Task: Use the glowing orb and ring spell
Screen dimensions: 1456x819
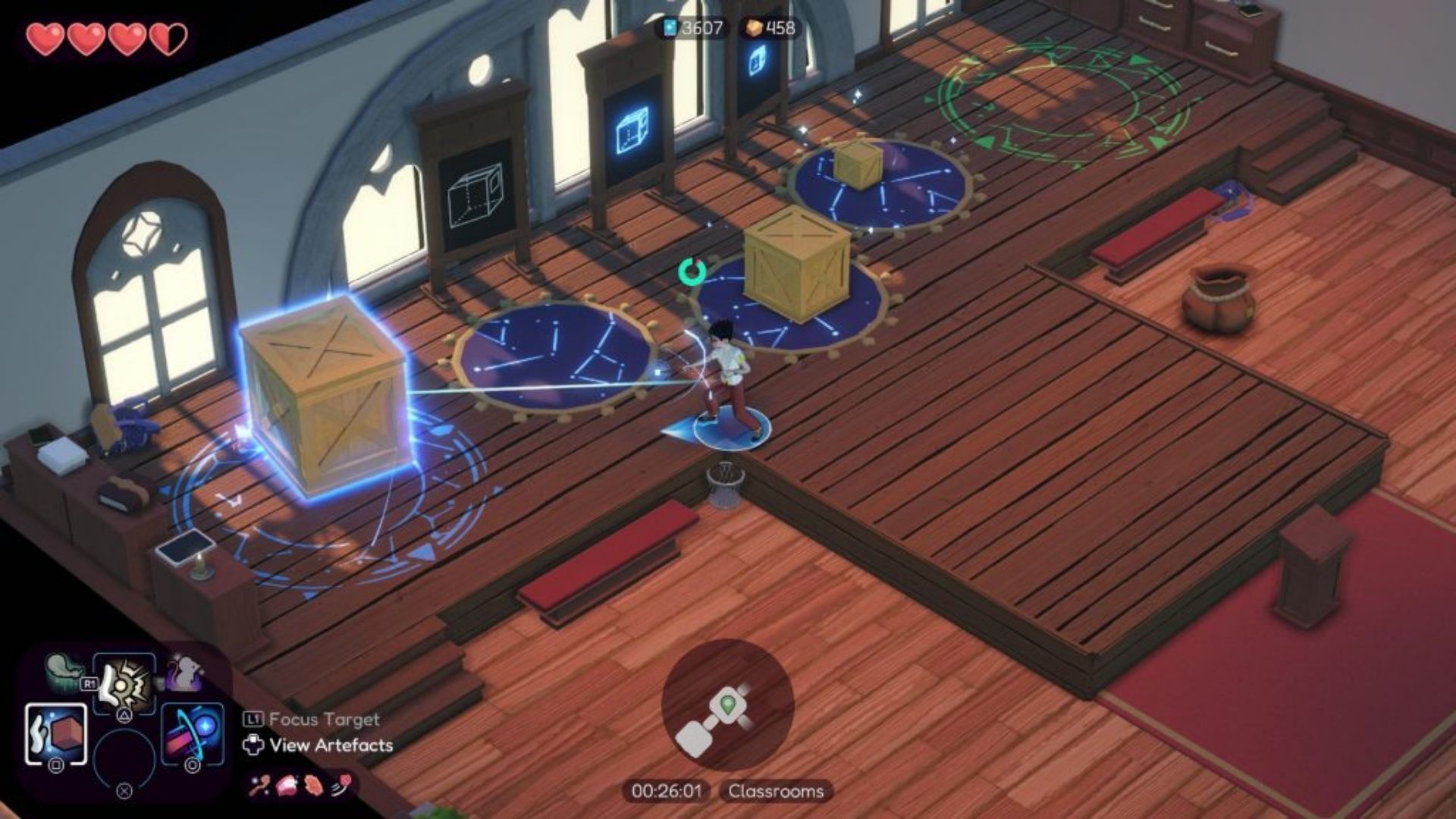Action: pos(193,733)
